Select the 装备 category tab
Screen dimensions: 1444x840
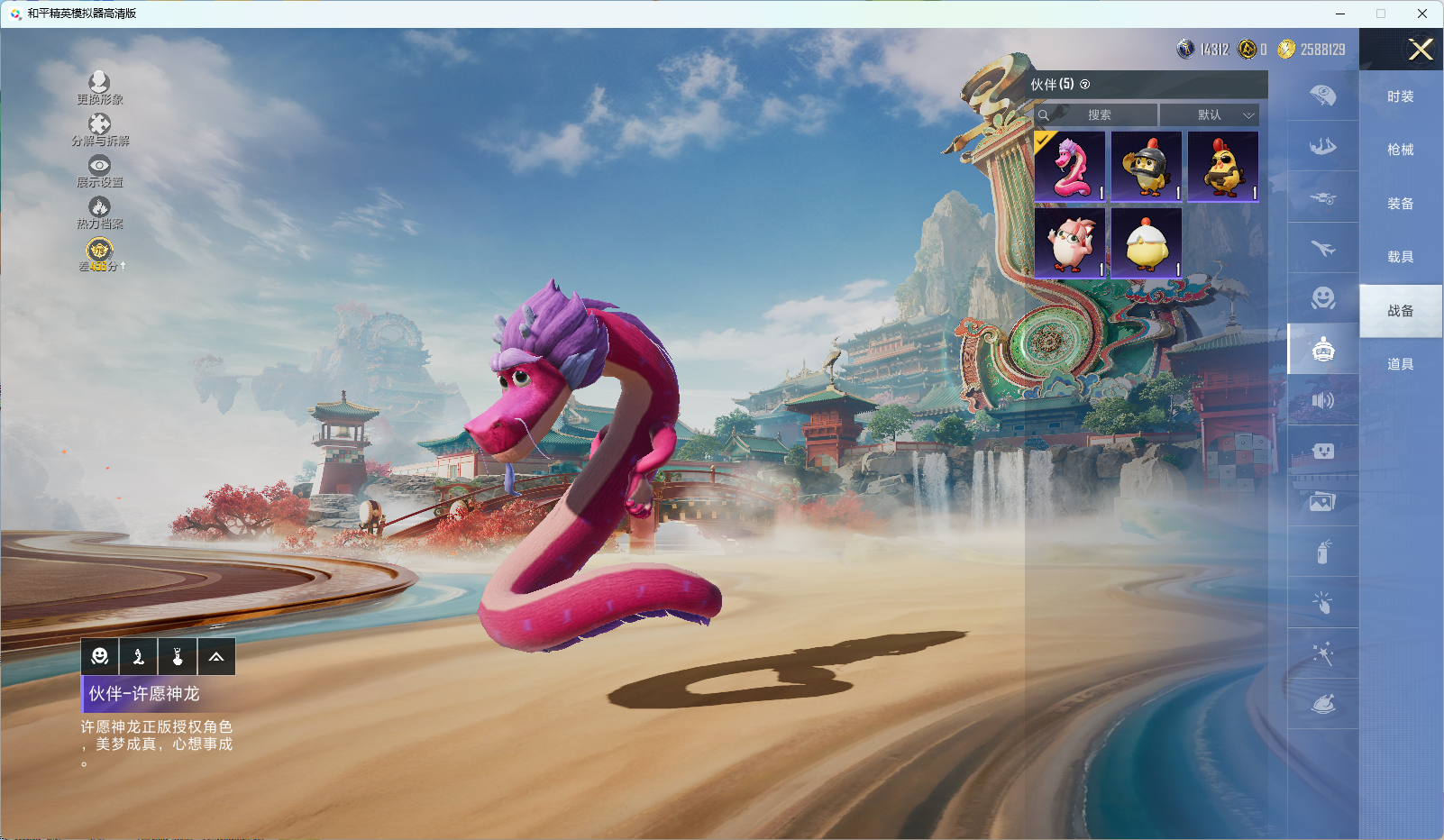1400,204
